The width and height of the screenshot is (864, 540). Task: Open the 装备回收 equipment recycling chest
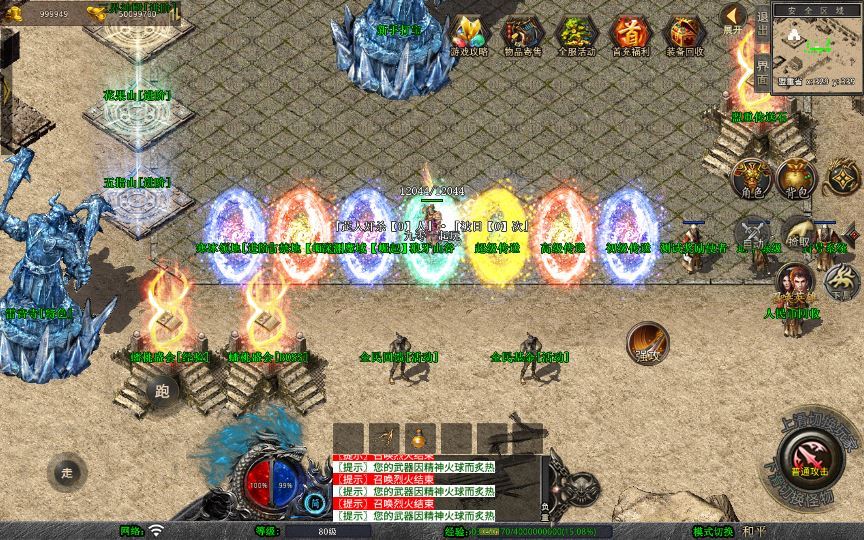click(684, 36)
